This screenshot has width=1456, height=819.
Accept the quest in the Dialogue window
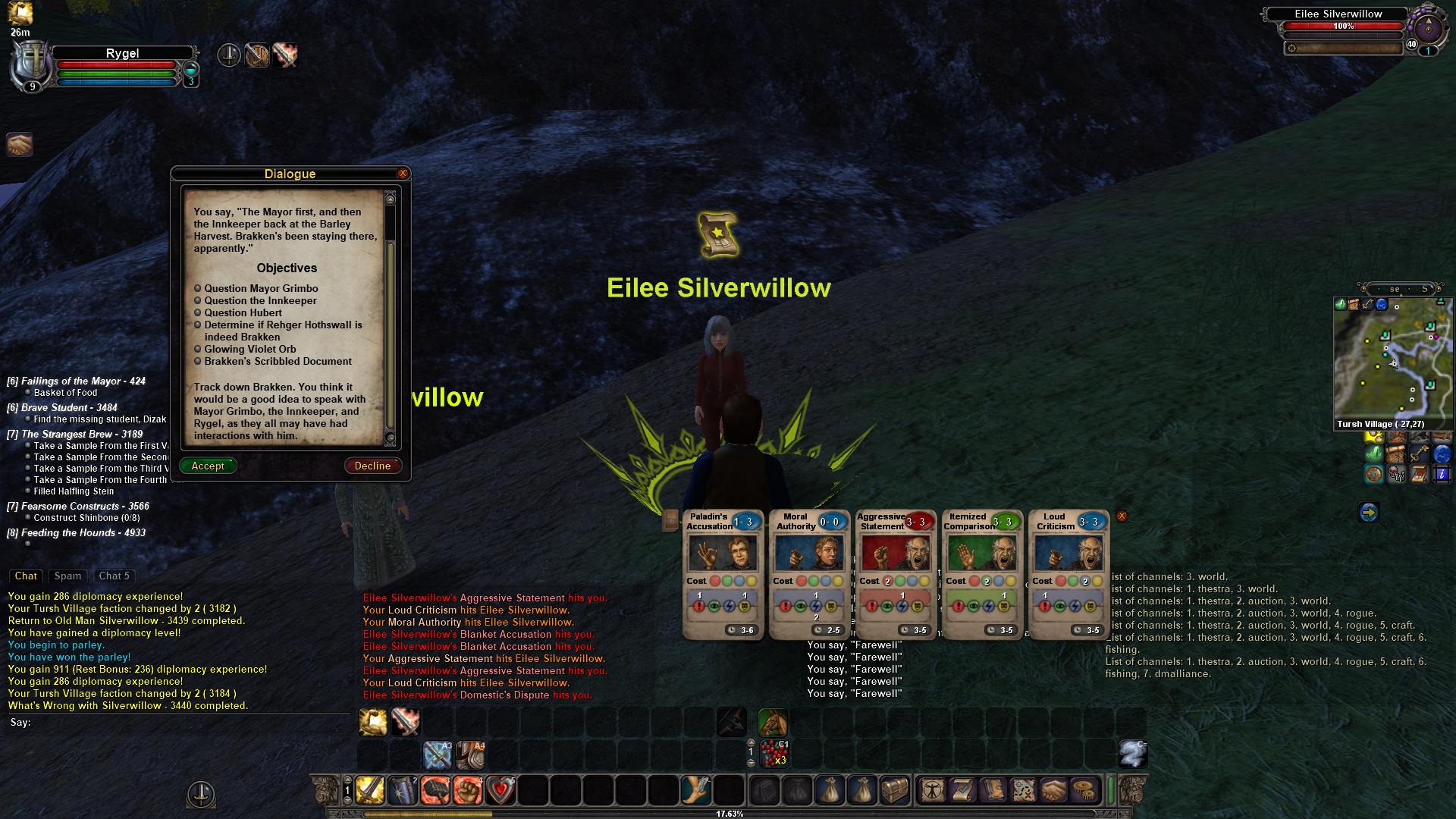208,466
